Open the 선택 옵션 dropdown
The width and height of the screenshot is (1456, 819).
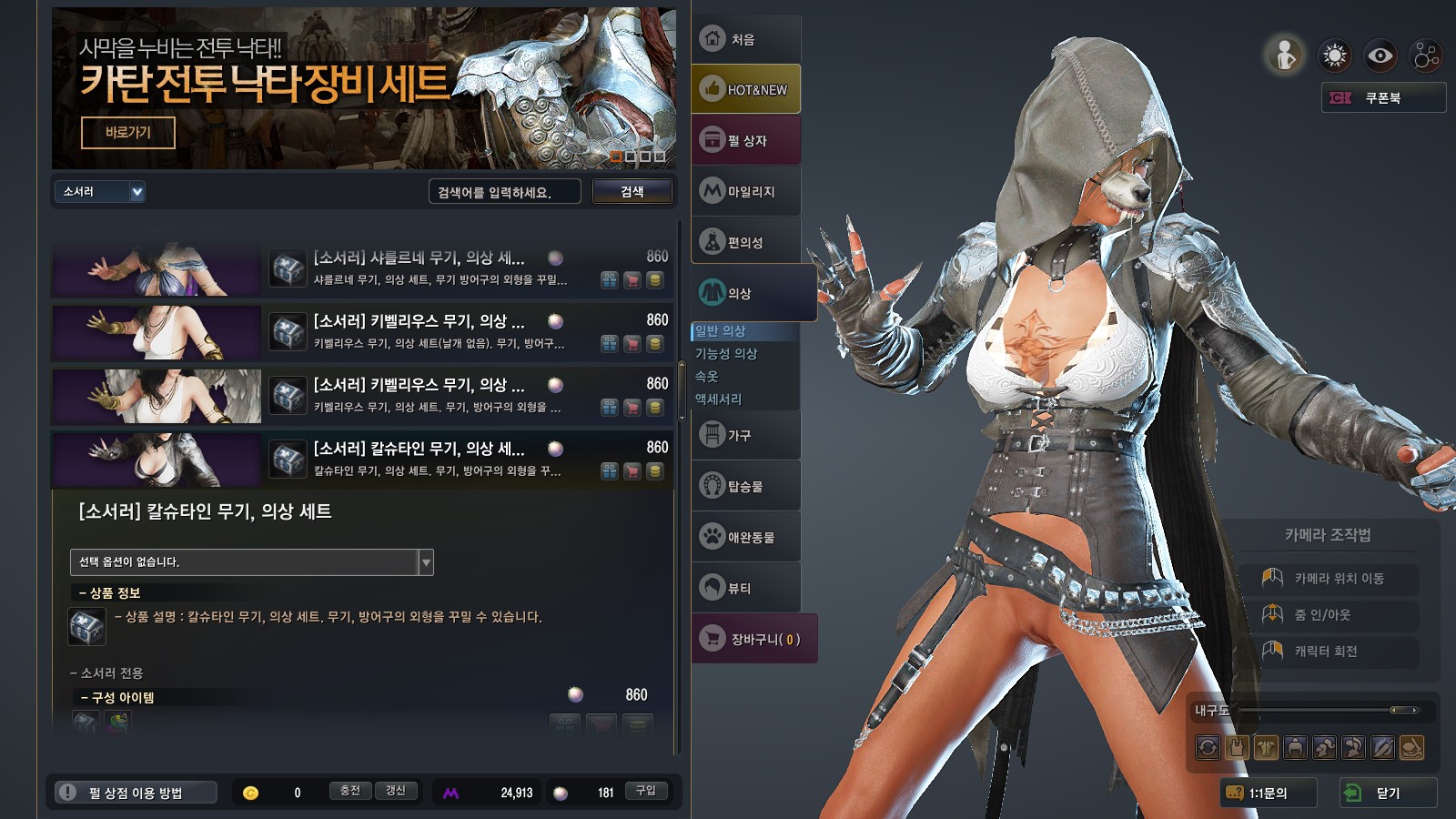[x=251, y=562]
